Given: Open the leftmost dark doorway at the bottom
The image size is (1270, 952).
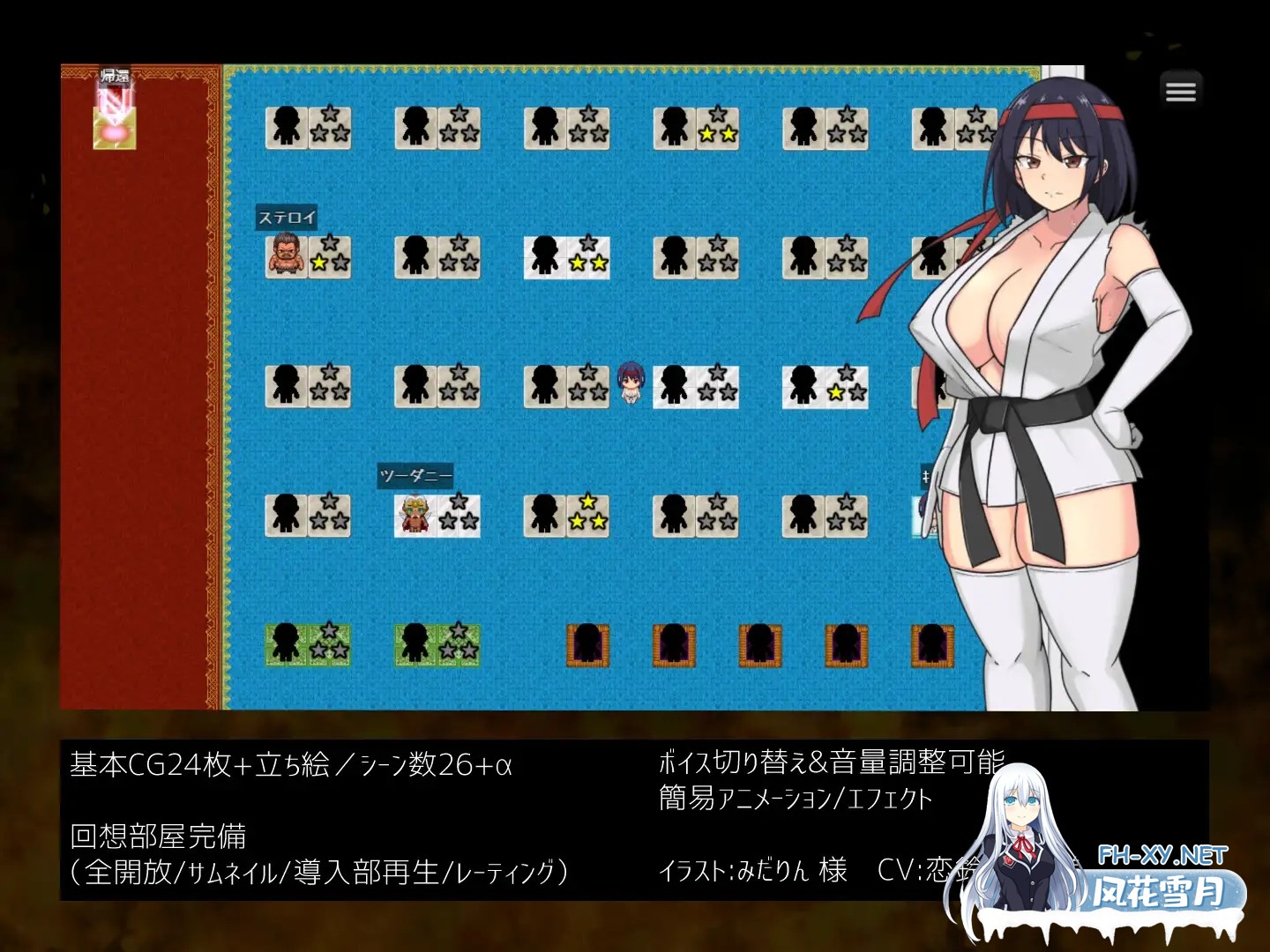Looking at the screenshot, I should click(589, 646).
